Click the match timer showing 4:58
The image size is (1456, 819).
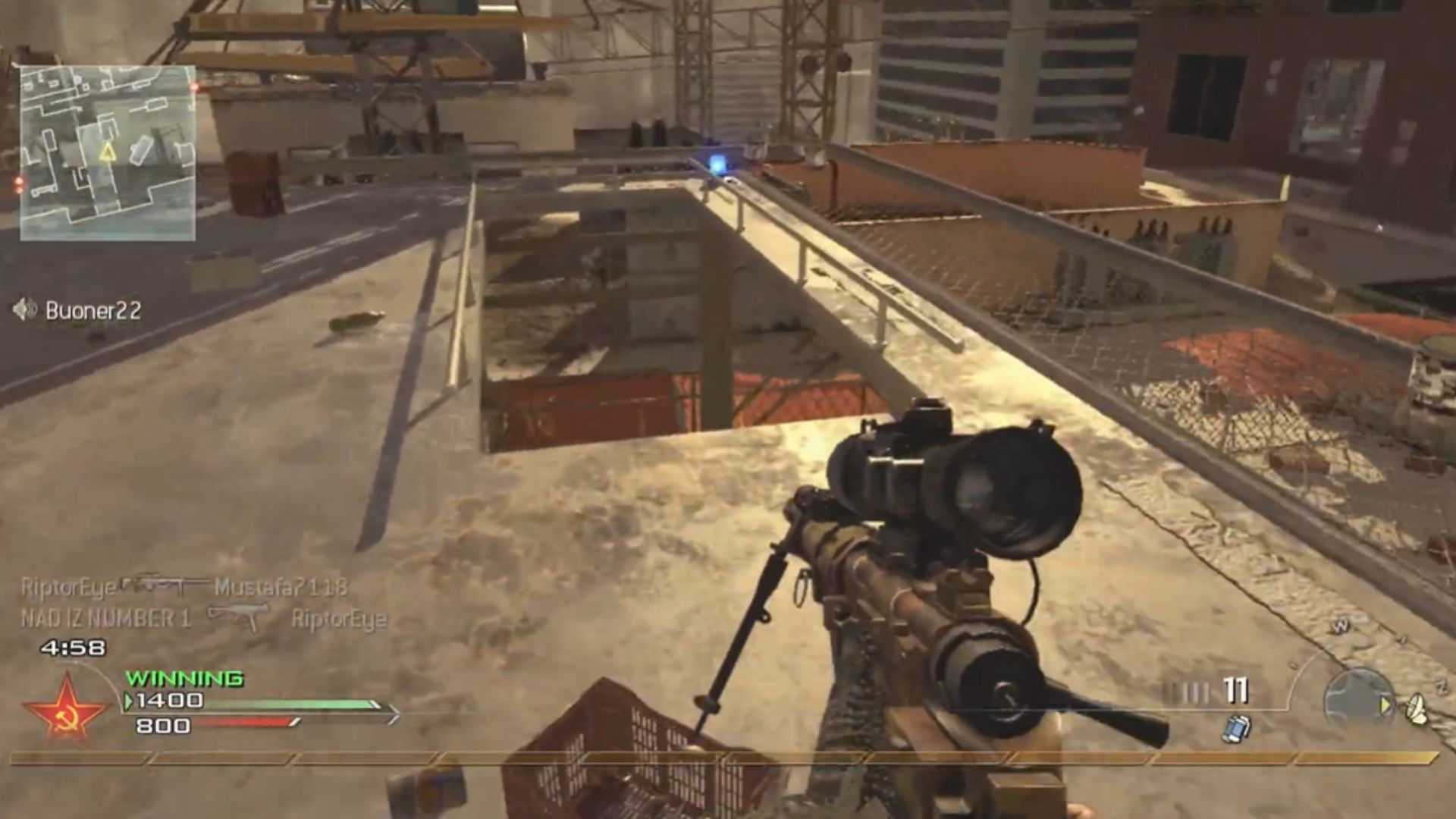[x=73, y=648]
